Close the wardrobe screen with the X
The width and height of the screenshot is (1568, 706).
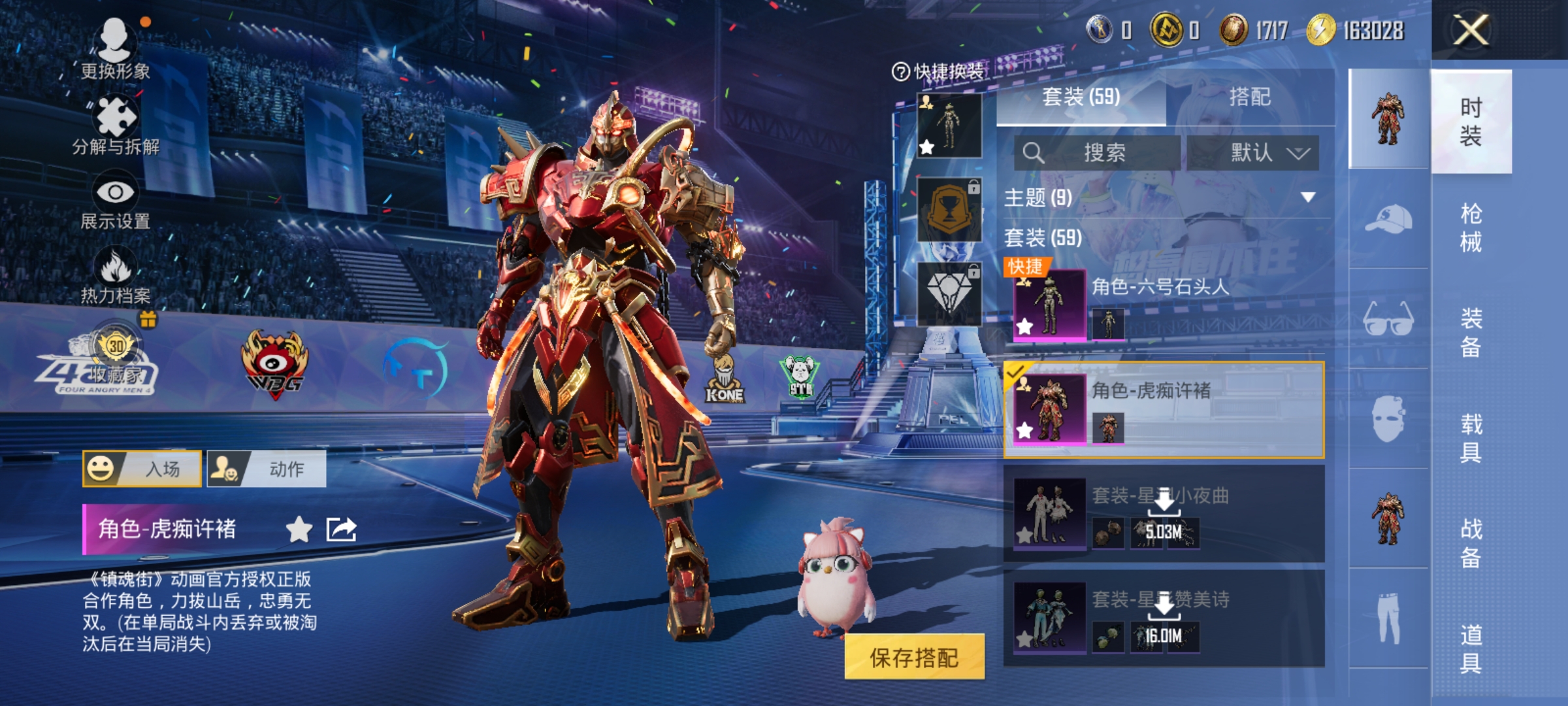point(1470,30)
